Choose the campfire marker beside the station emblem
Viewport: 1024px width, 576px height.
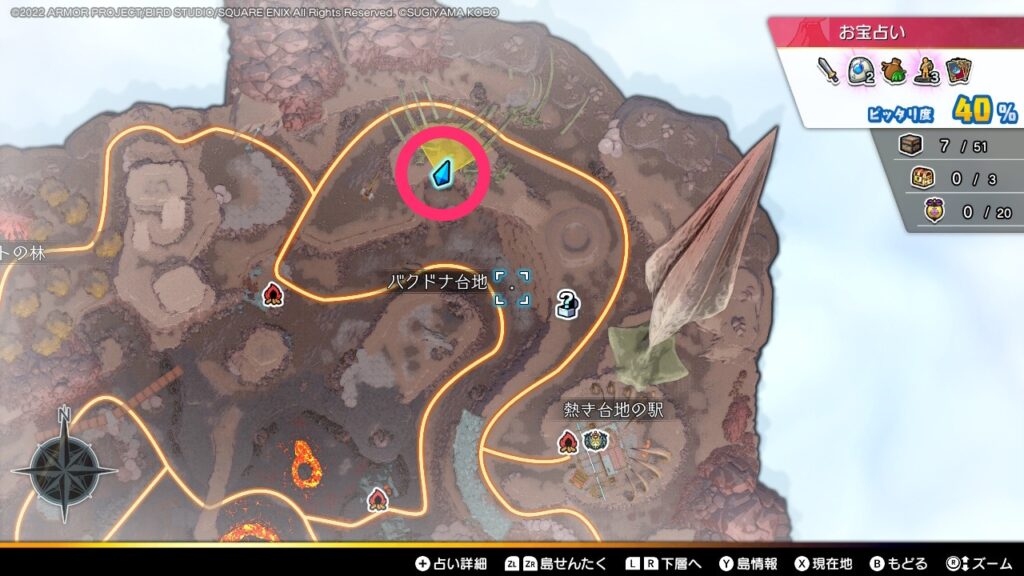click(569, 440)
